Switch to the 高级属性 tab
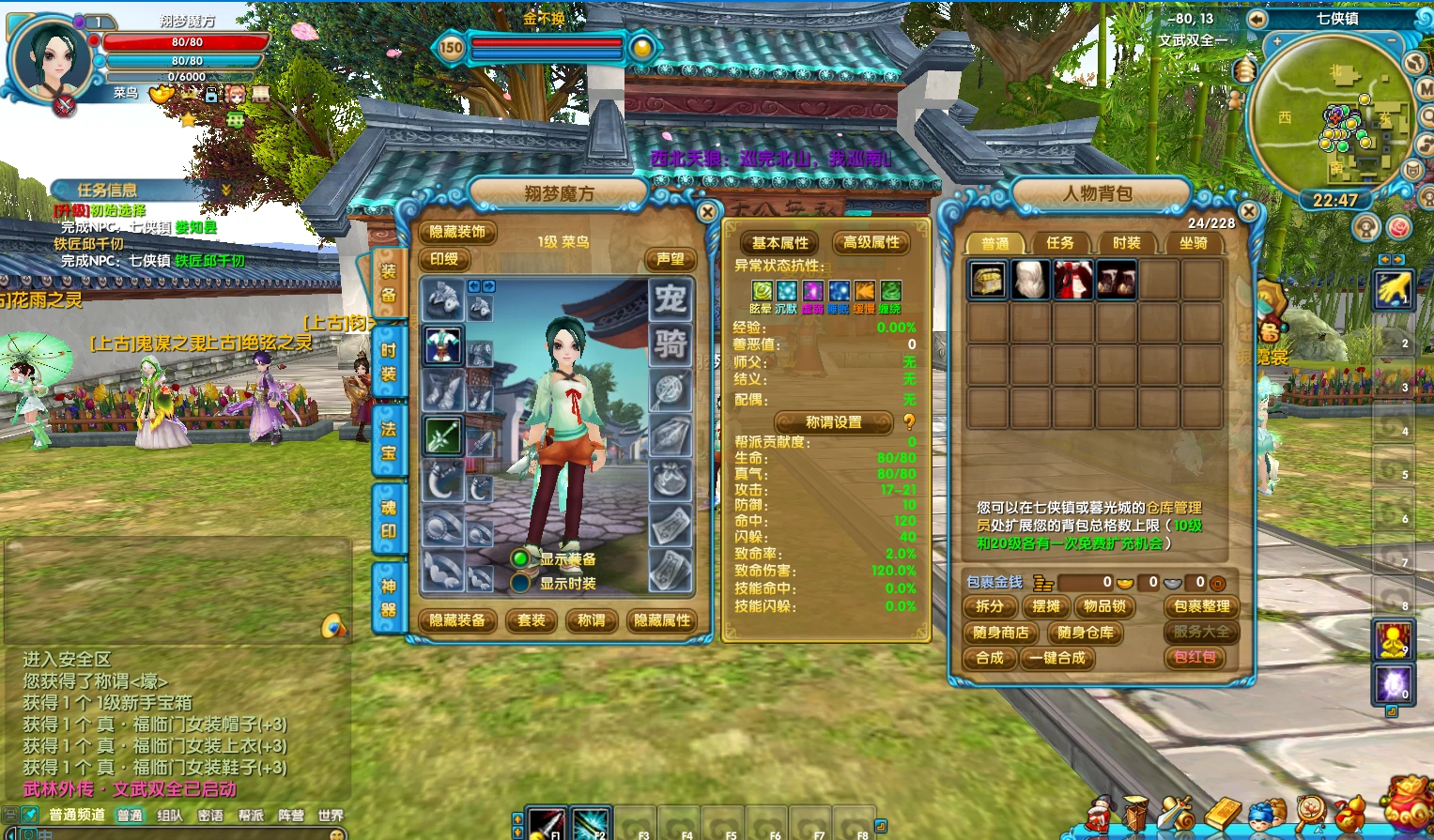This screenshot has width=1434, height=840. 871,242
